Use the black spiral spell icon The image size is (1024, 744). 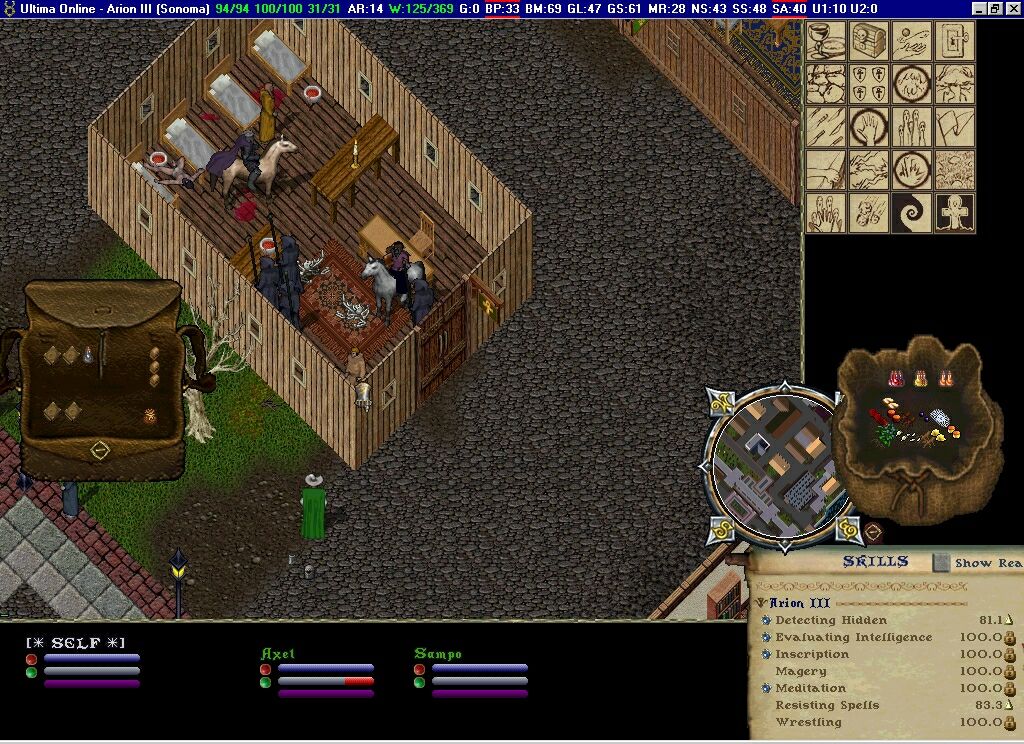912,213
